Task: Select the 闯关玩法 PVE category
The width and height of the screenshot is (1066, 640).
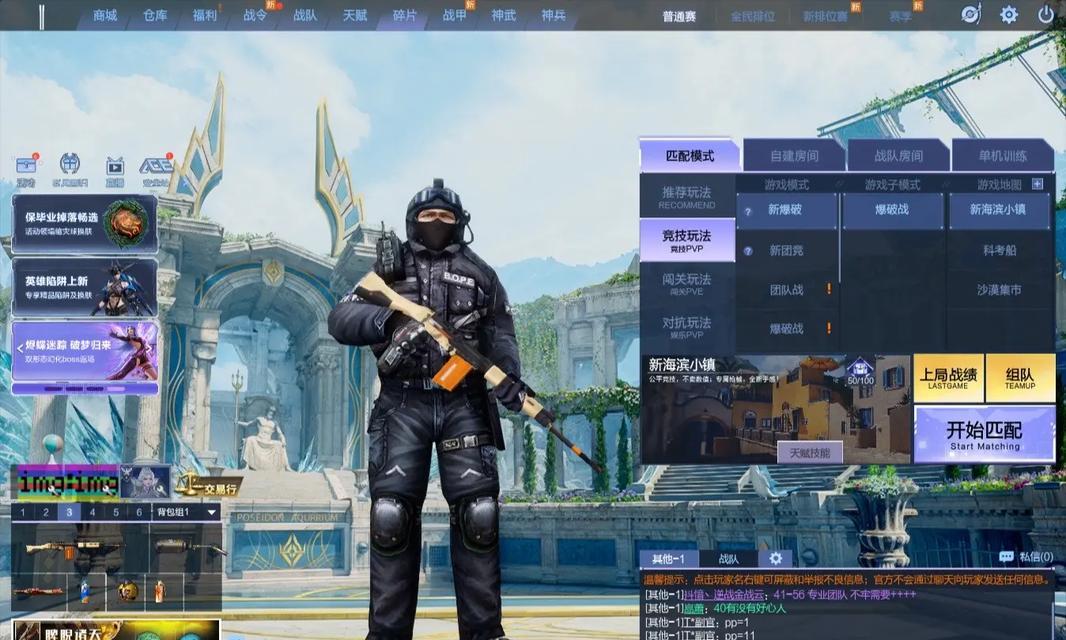Action: (687, 283)
